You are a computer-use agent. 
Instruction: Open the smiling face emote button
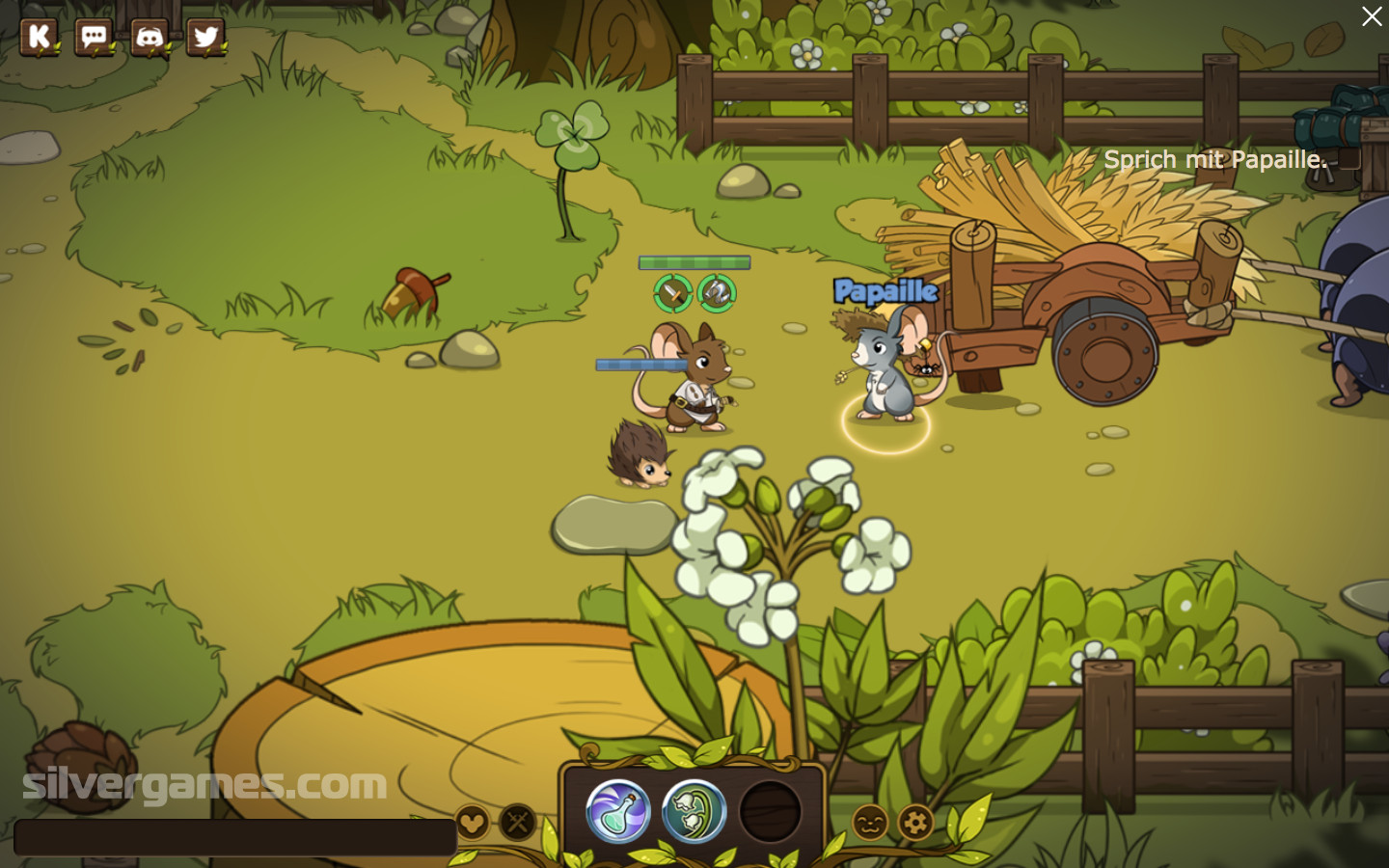click(870, 823)
